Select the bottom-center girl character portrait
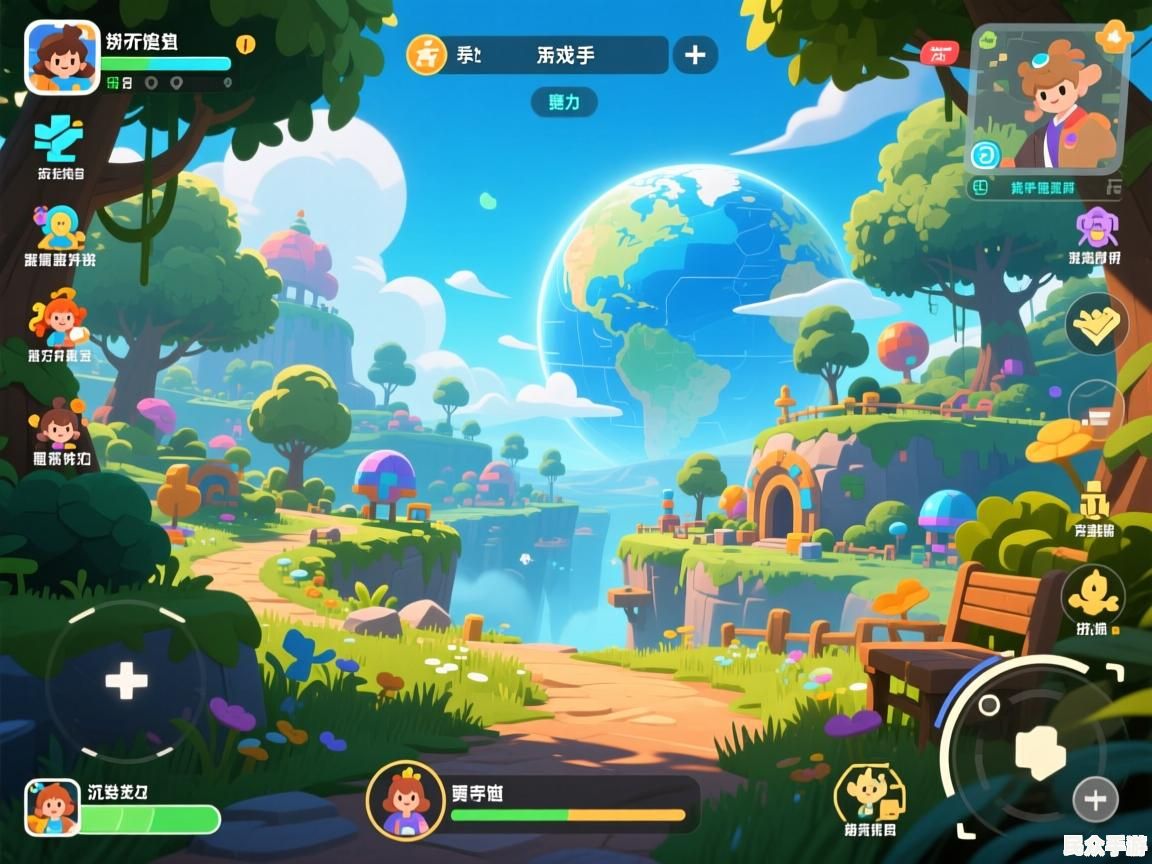Image resolution: width=1152 pixels, height=864 pixels. pos(405,800)
